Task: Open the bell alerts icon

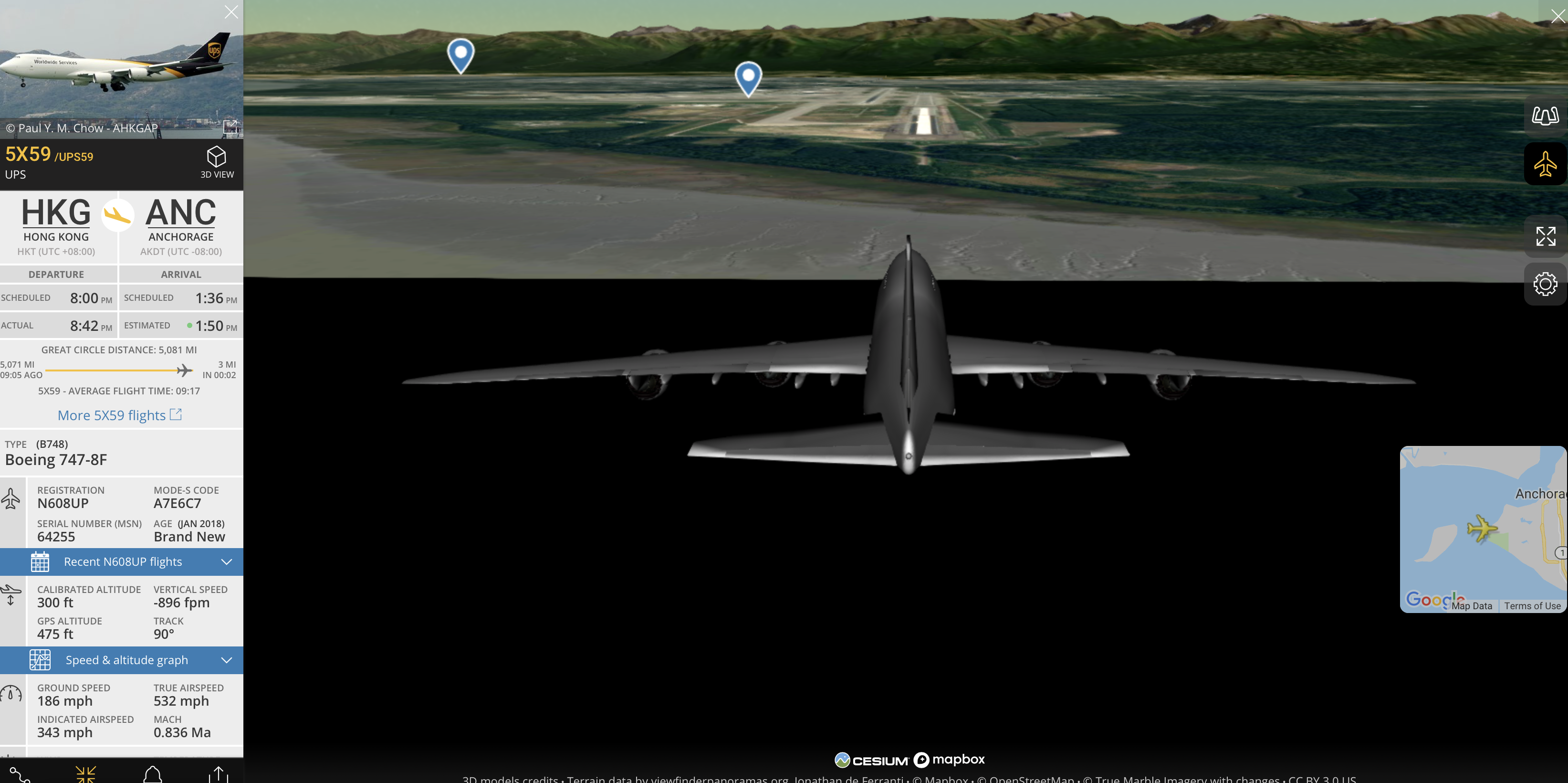Action: (152, 774)
